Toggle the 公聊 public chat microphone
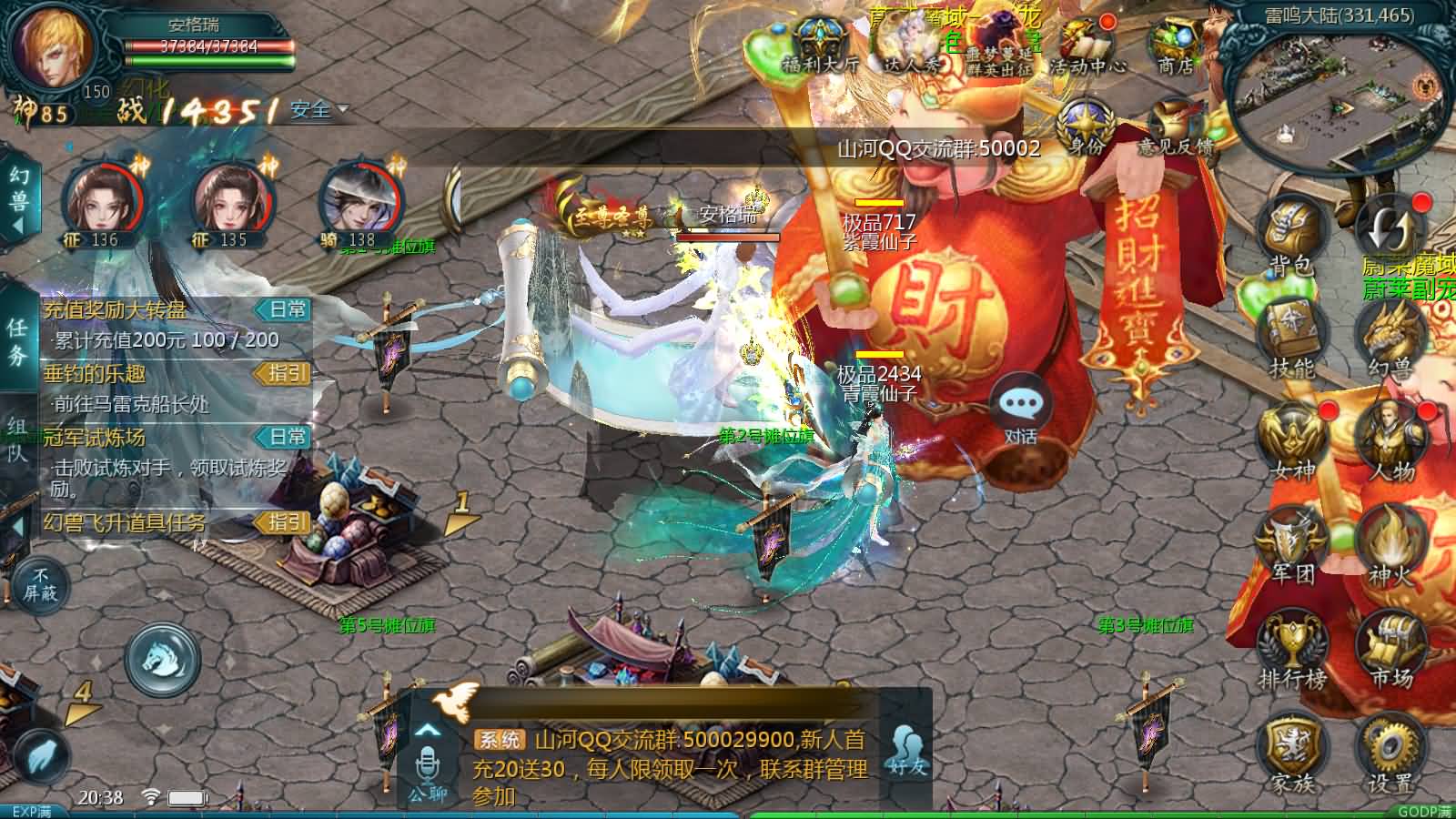Image resolution: width=1456 pixels, height=819 pixels. pyautogui.click(x=428, y=764)
